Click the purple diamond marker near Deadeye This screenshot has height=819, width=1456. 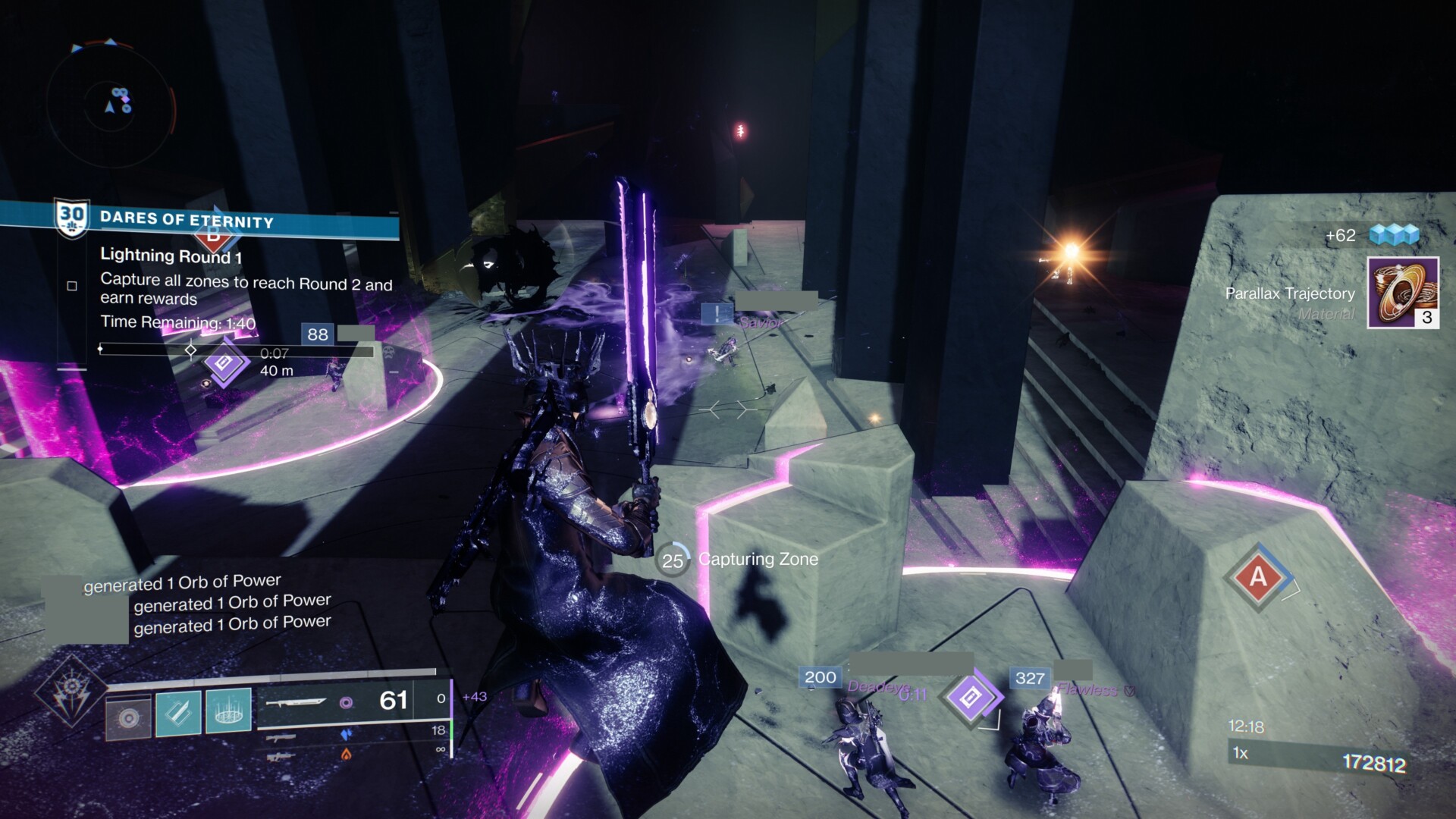pos(971,697)
